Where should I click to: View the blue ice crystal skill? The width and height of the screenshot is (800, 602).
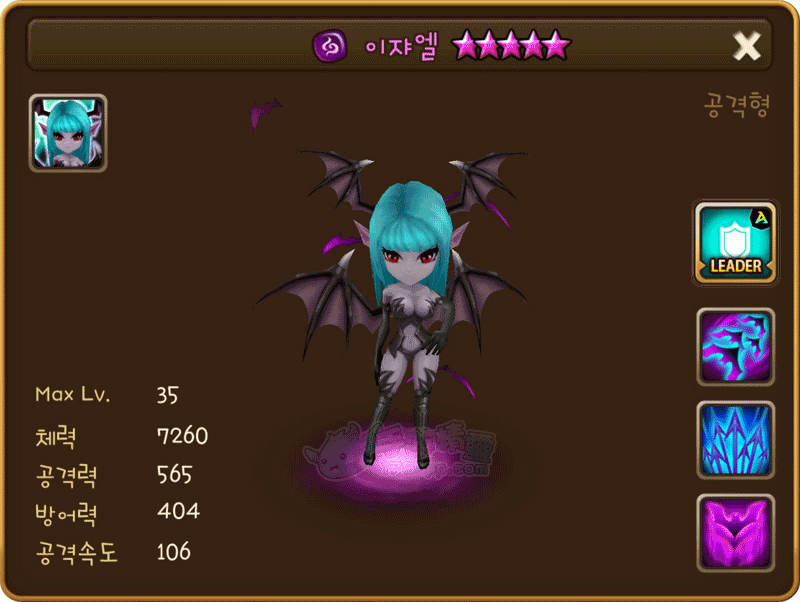[x=735, y=439]
